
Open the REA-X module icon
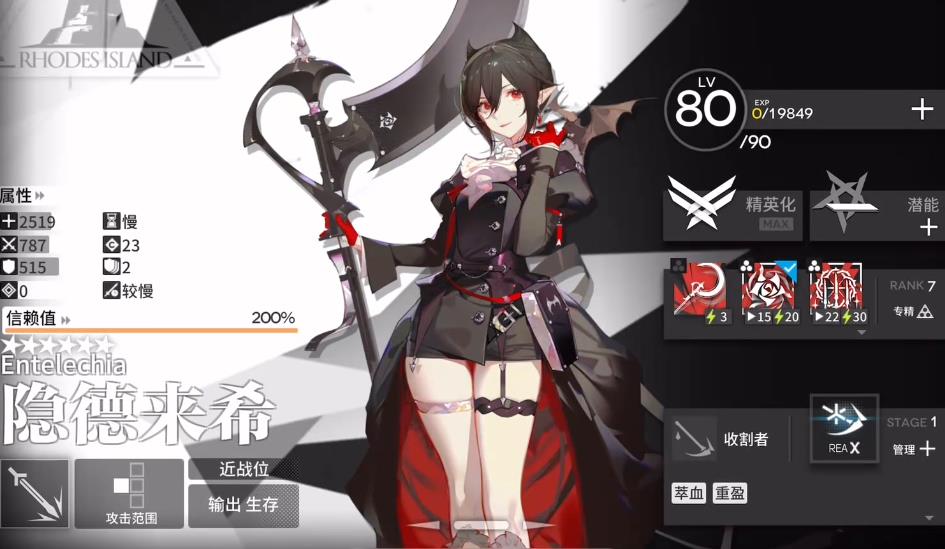(844, 429)
